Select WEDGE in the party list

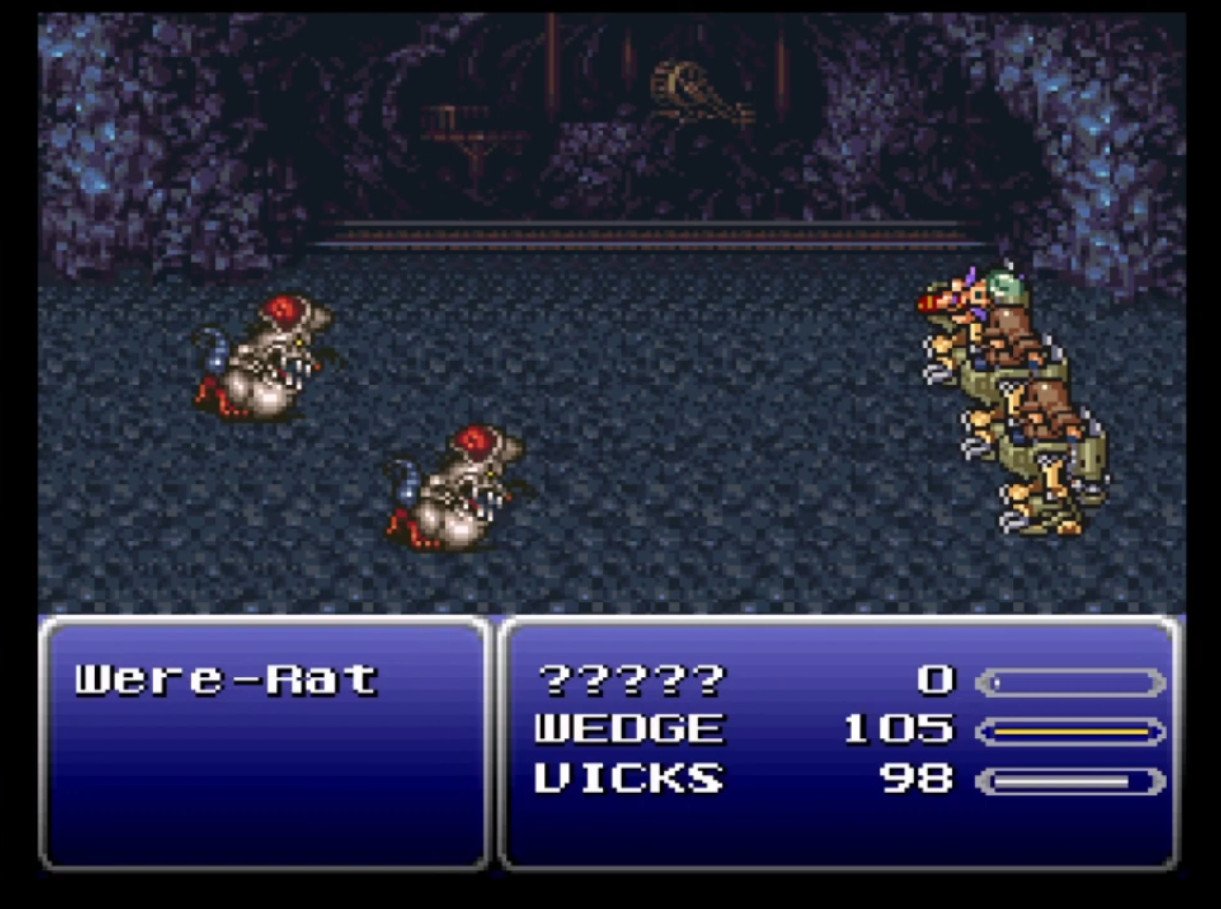pyautogui.click(x=628, y=729)
